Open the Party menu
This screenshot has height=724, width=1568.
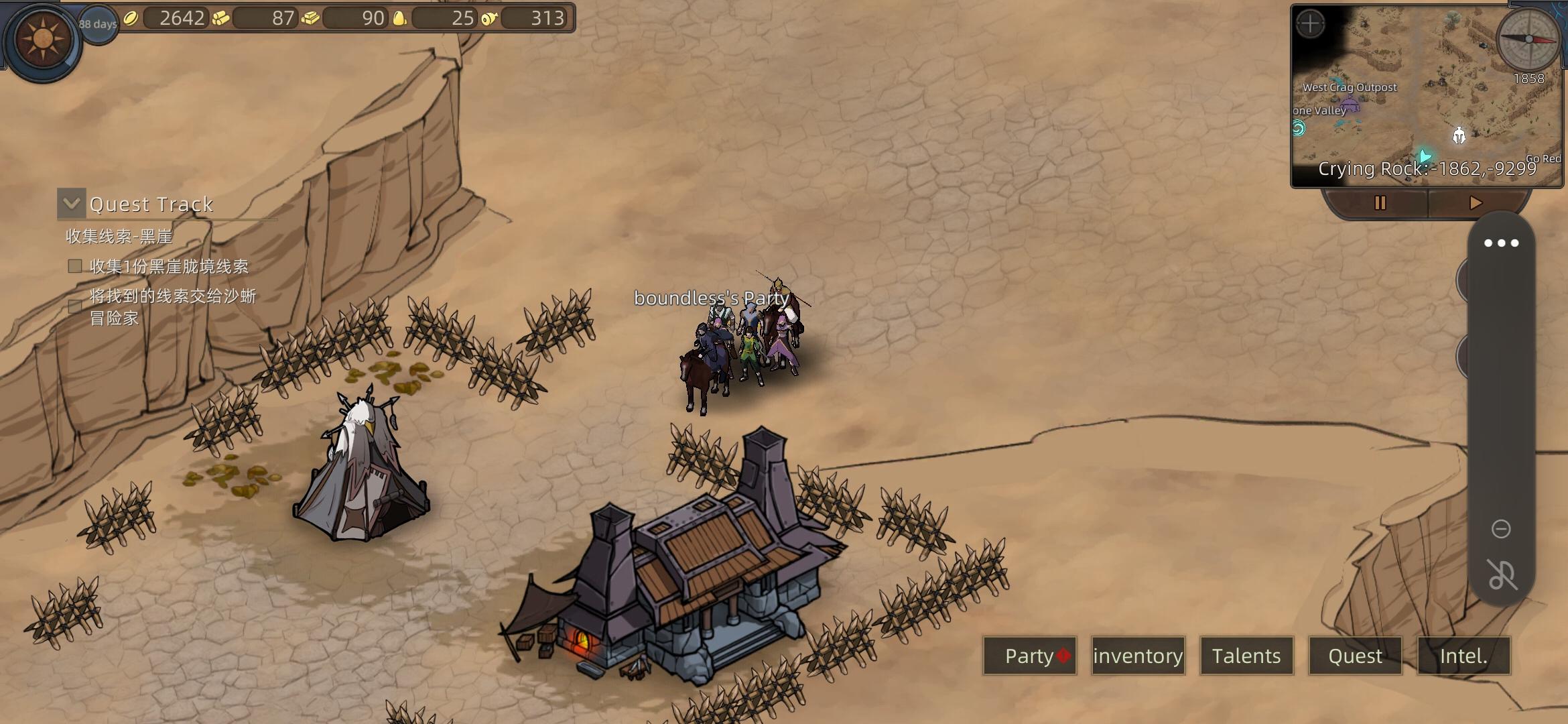coord(1029,656)
